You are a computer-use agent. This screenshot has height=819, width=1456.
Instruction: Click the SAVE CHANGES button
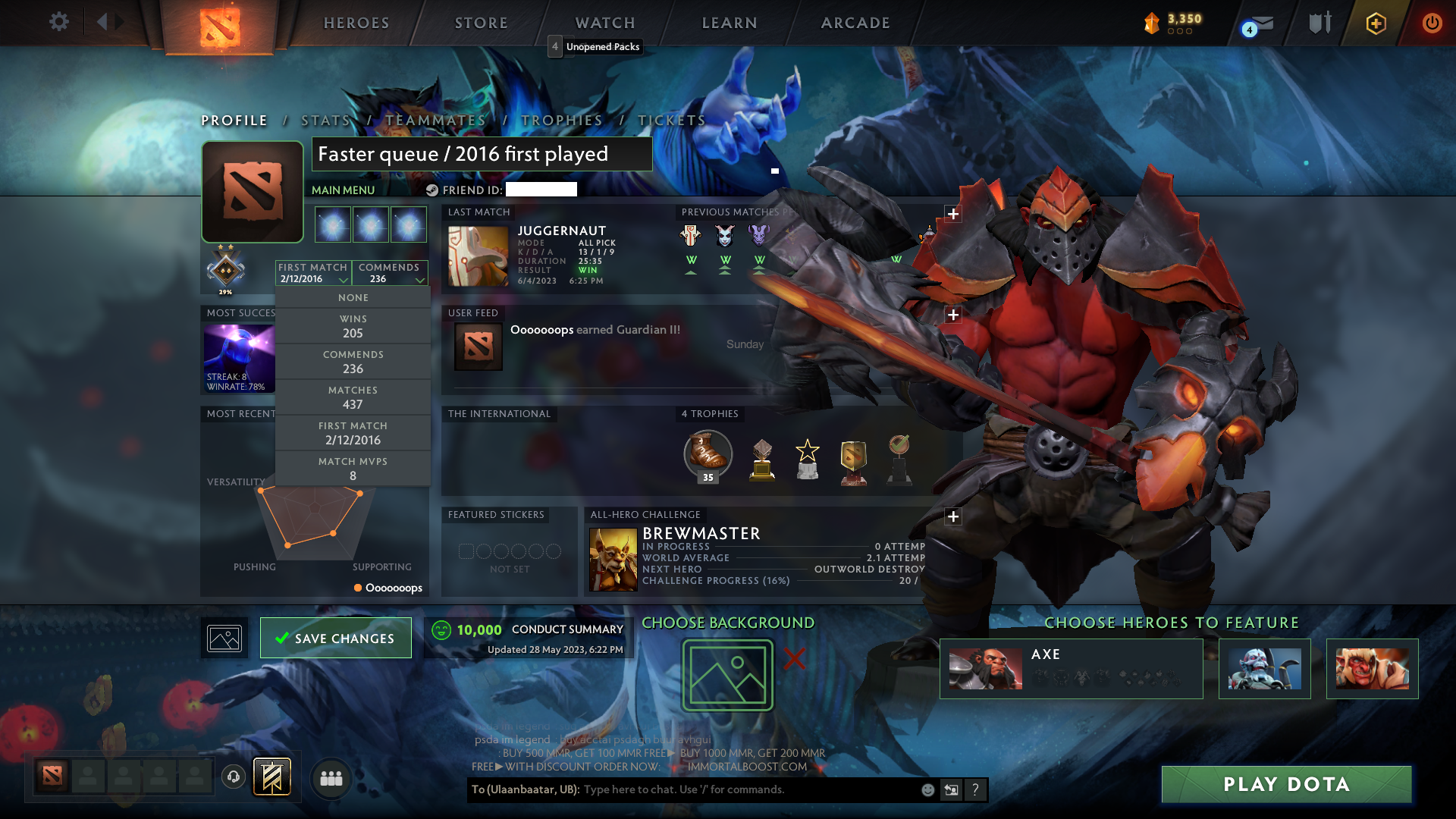335,638
